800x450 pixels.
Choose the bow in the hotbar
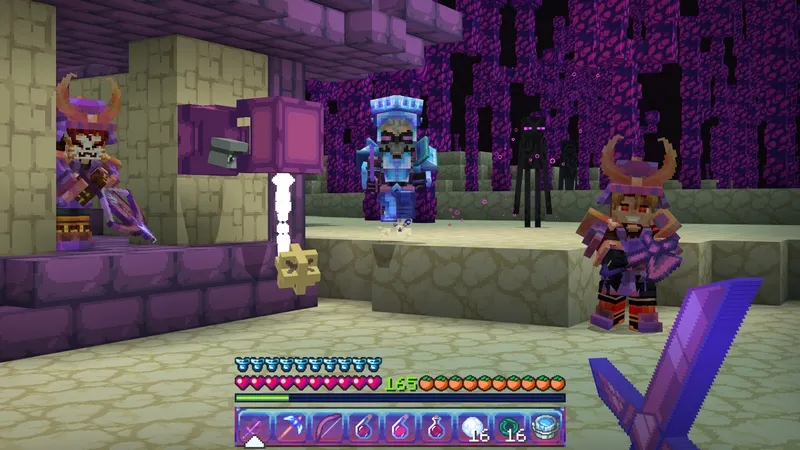point(326,427)
